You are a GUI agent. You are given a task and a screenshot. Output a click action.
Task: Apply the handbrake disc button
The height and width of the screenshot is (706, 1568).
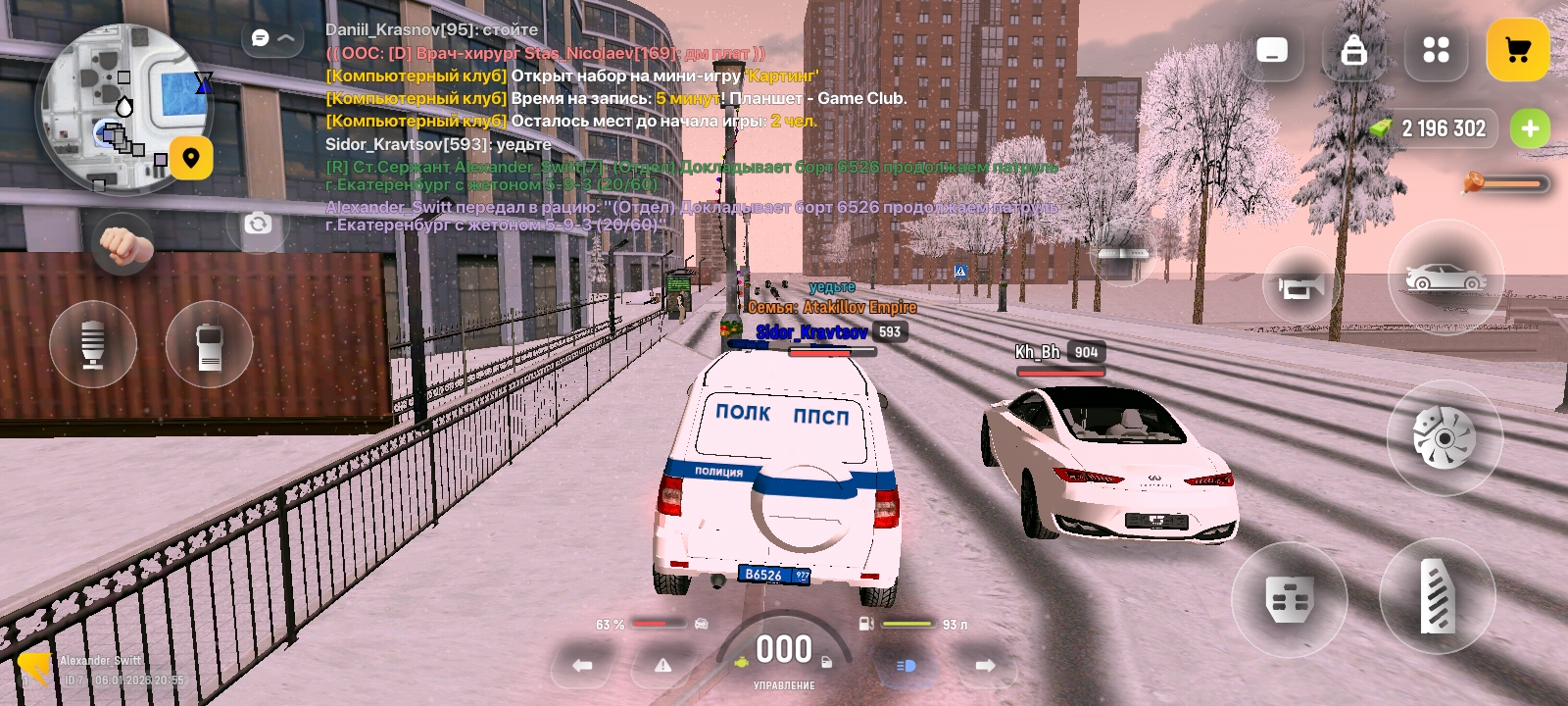tap(1444, 437)
